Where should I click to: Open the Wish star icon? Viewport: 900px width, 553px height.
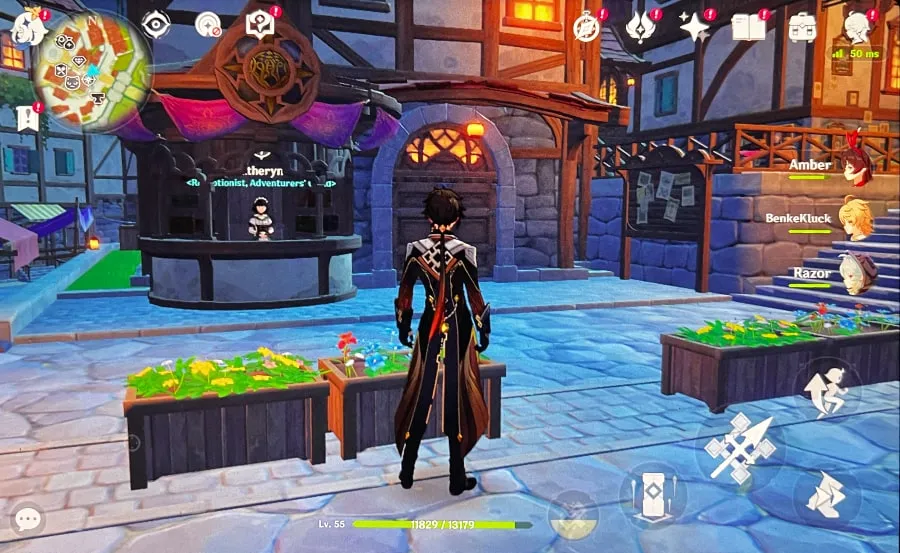click(x=695, y=26)
